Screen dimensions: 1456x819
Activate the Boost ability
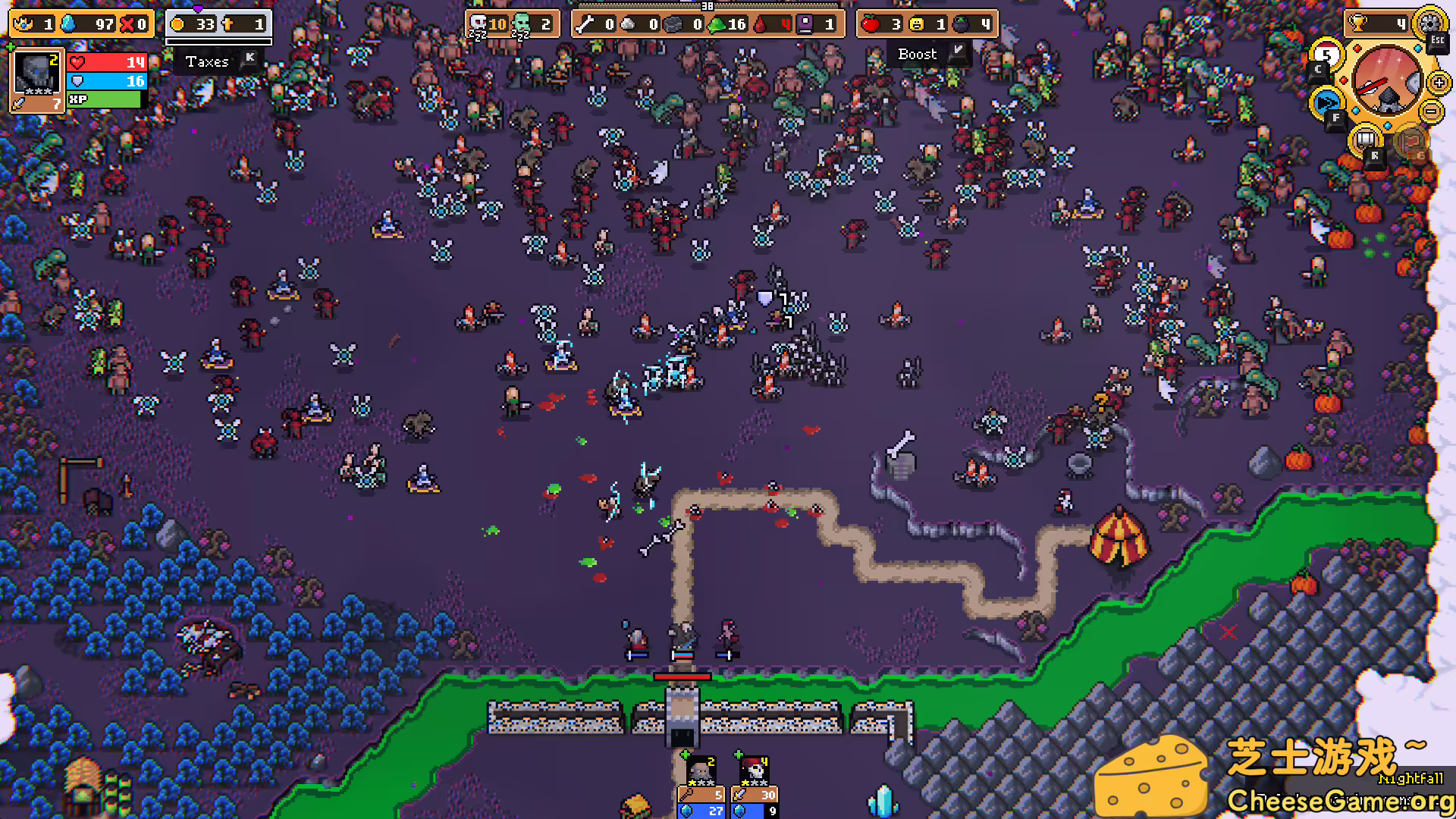[x=918, y=54]
